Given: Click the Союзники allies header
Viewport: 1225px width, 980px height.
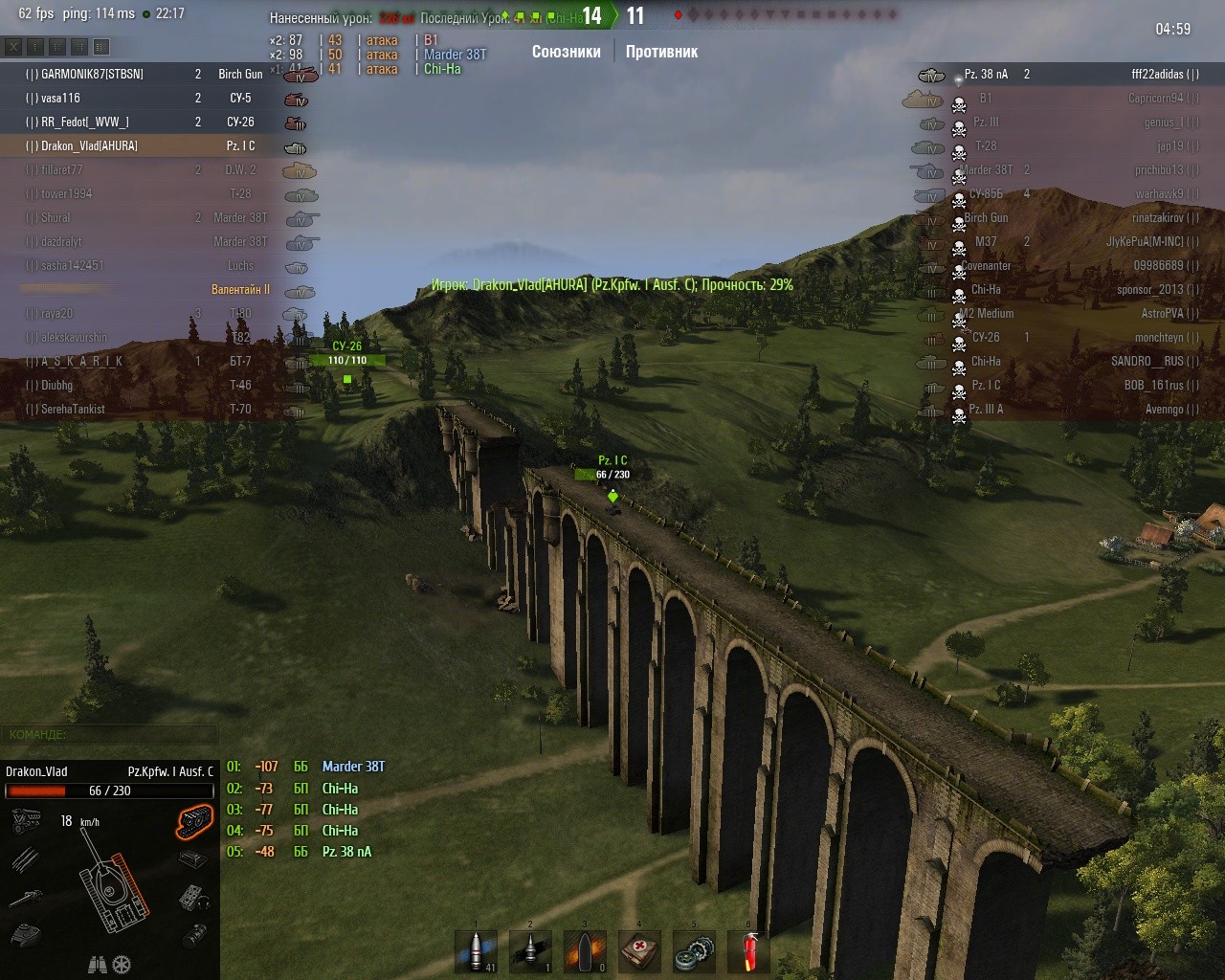Looking at the screenshot, I should pyautogui.click(x=566, y=52).
